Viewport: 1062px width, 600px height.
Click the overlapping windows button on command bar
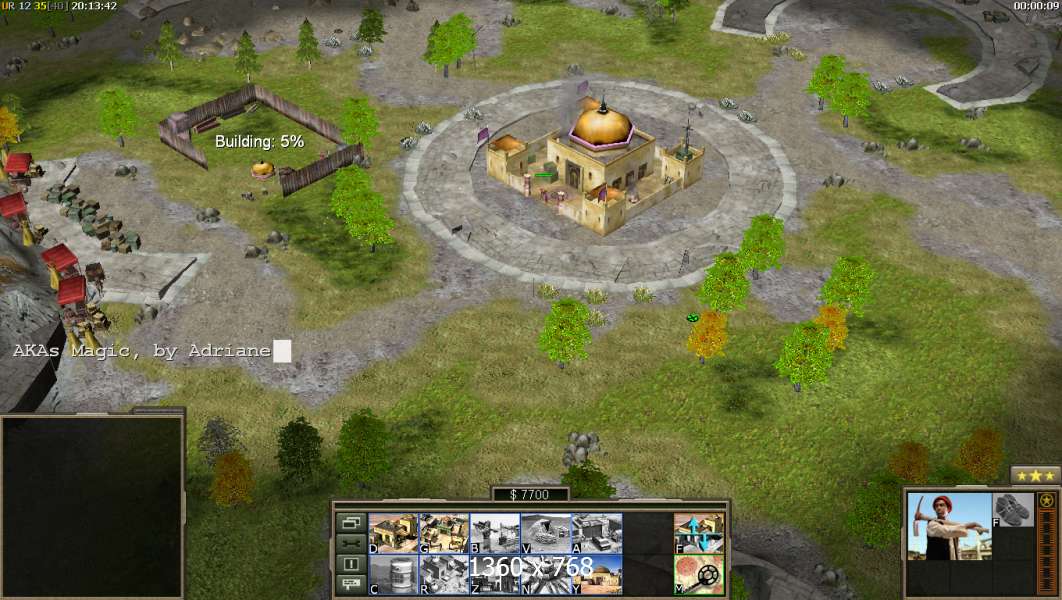coord(350,523)
